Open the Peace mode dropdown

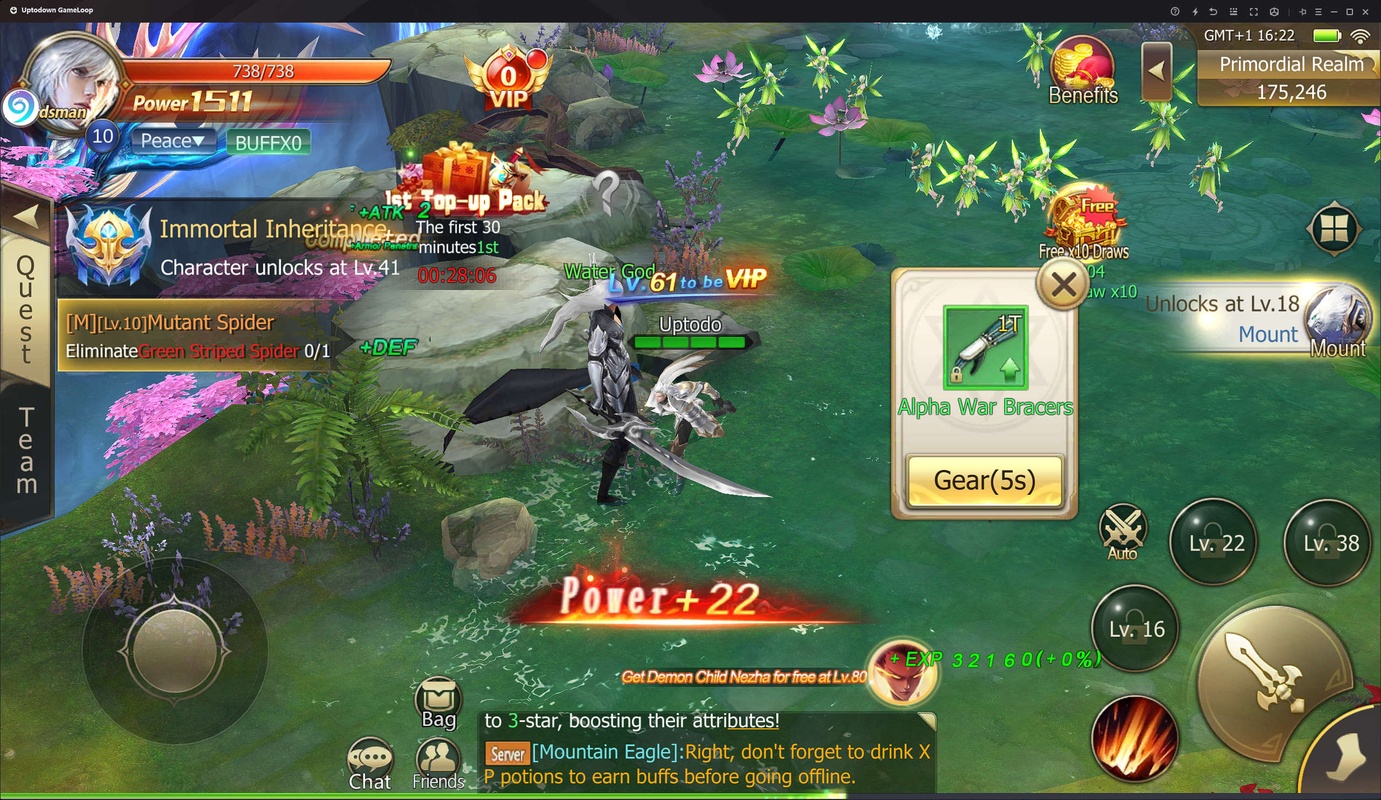point(172,141)
